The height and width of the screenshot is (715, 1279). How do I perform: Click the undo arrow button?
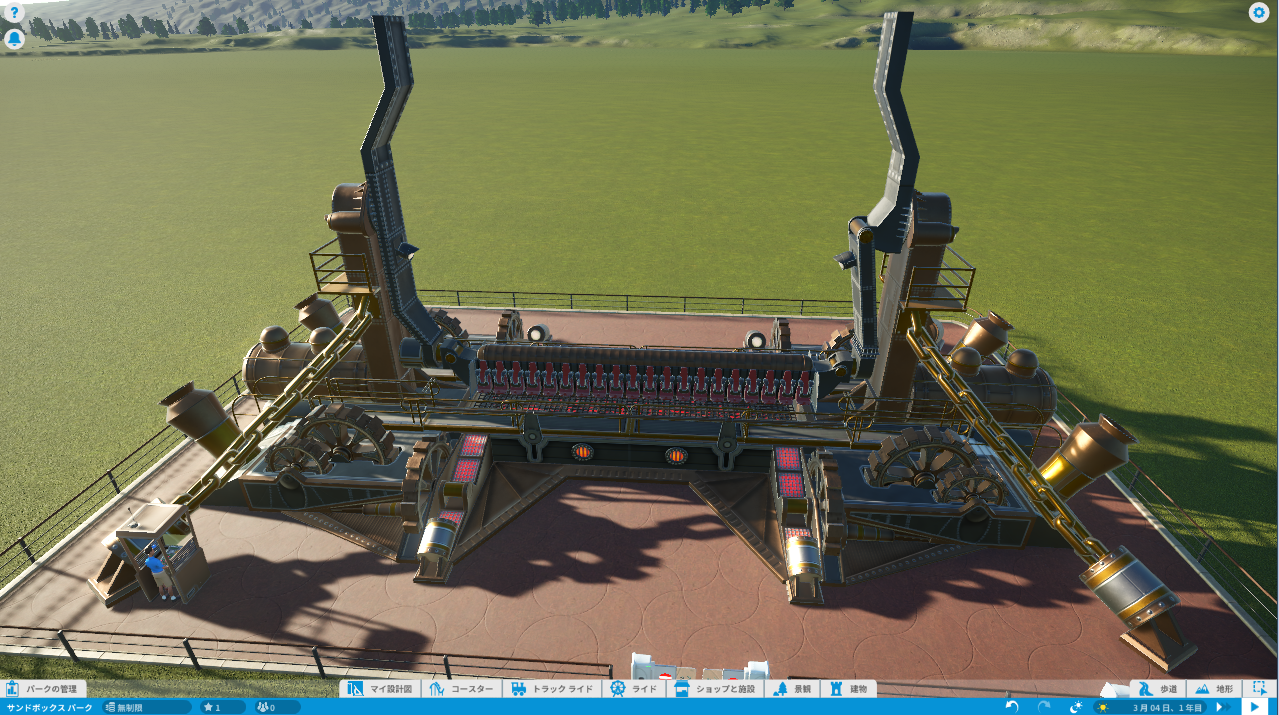(1012, 707)
